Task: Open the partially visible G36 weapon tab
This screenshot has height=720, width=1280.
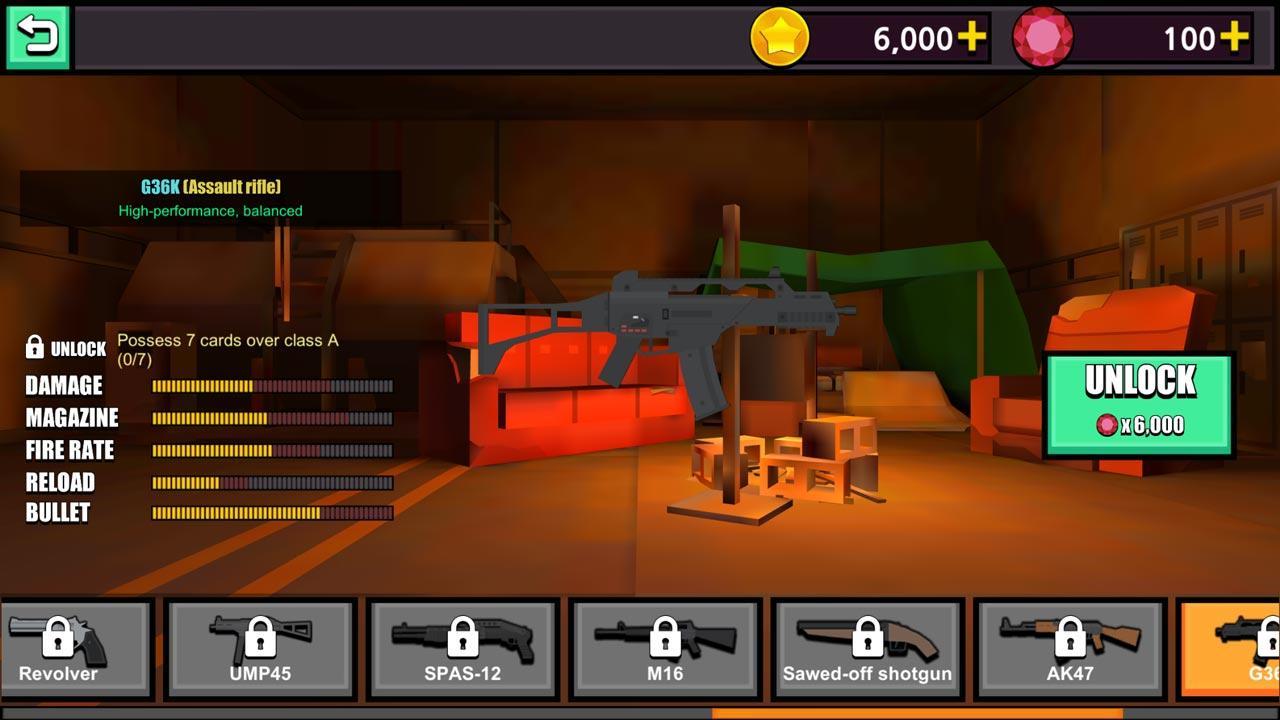Action: 1240,650
